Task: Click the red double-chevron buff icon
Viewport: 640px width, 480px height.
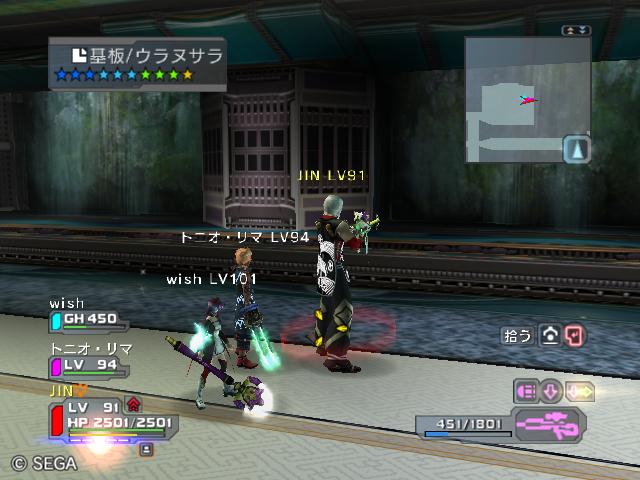Action: 133,404
